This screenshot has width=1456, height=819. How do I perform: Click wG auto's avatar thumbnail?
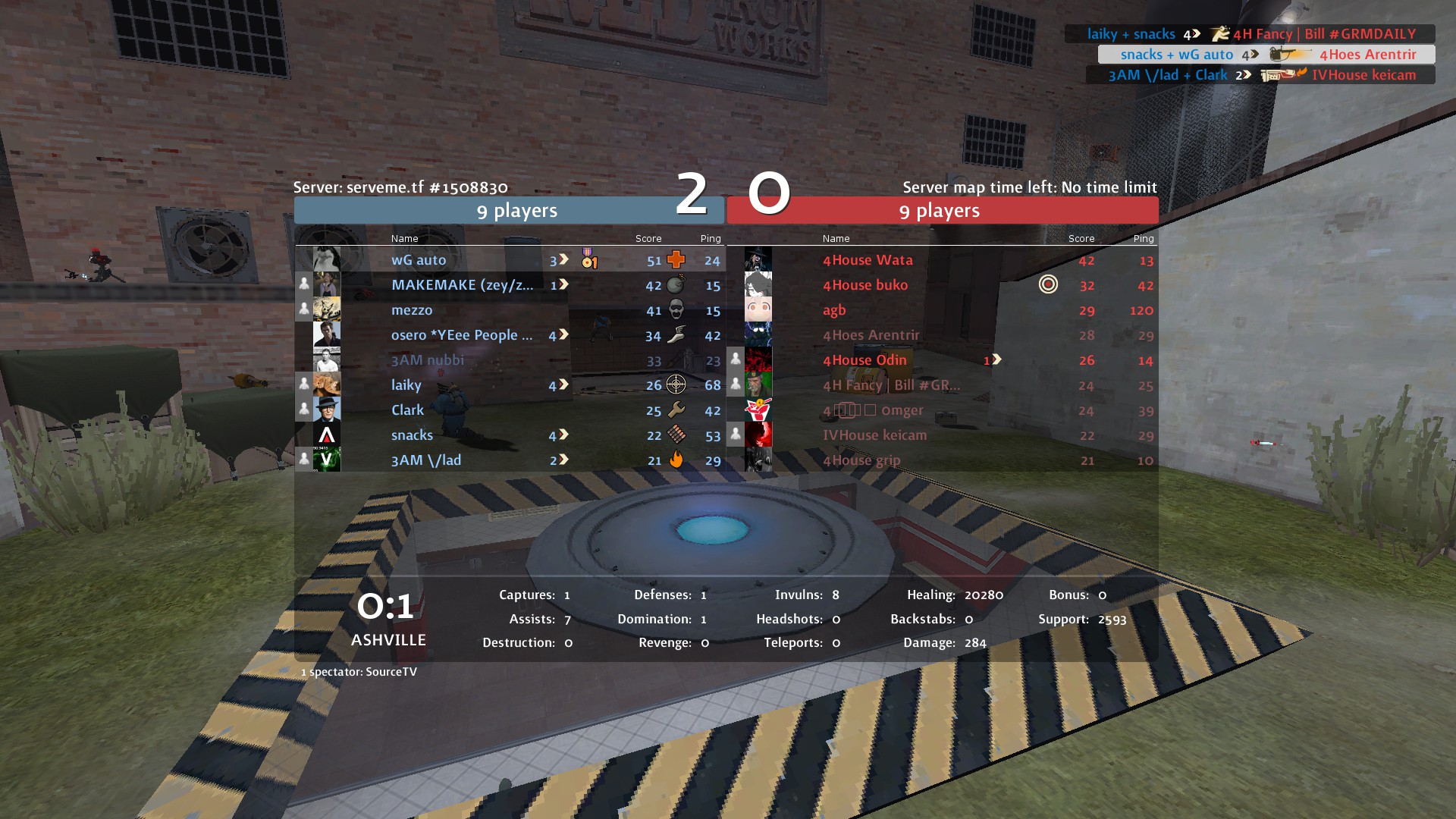point(327,259)
